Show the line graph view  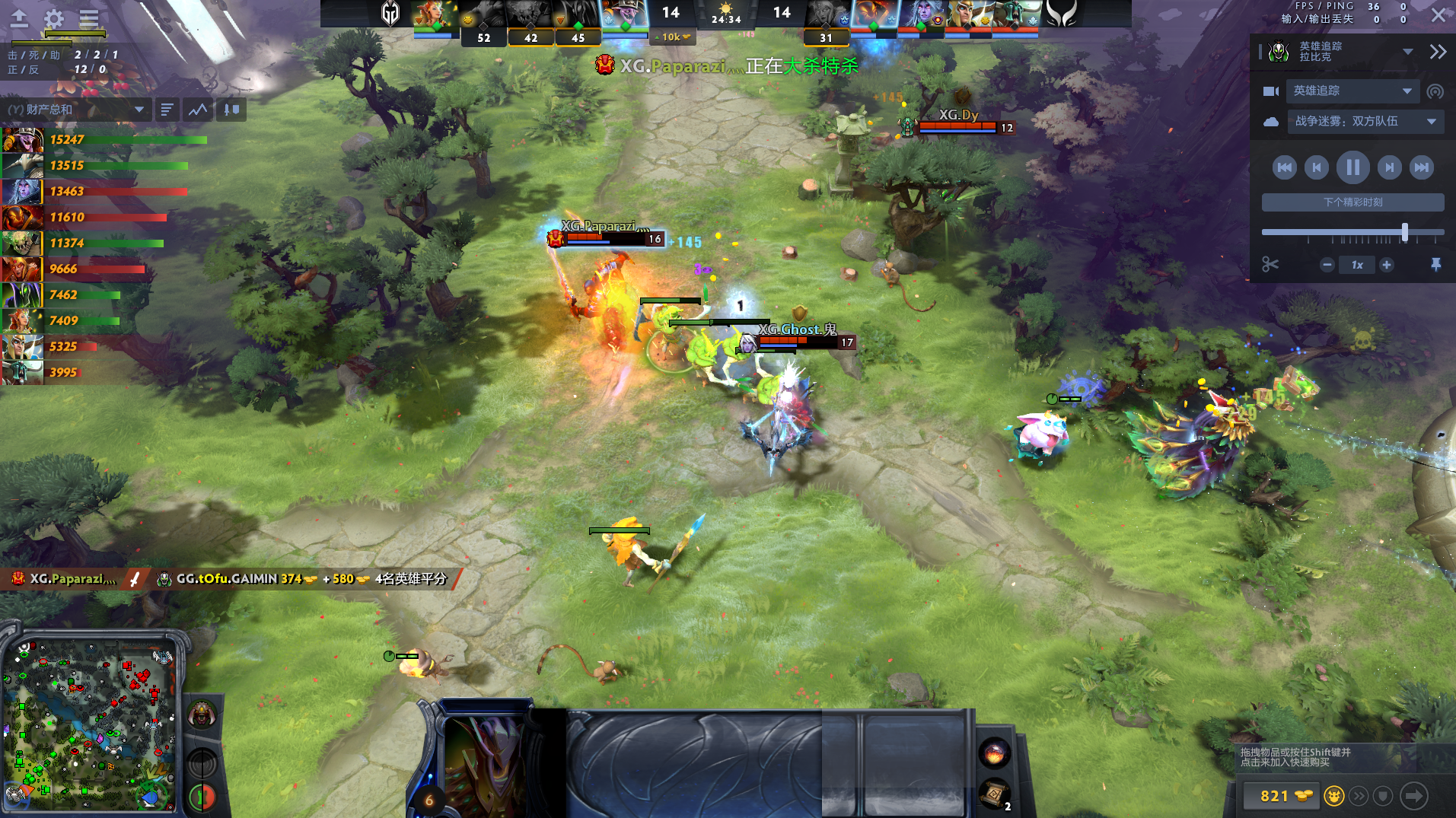pos(198,110)
